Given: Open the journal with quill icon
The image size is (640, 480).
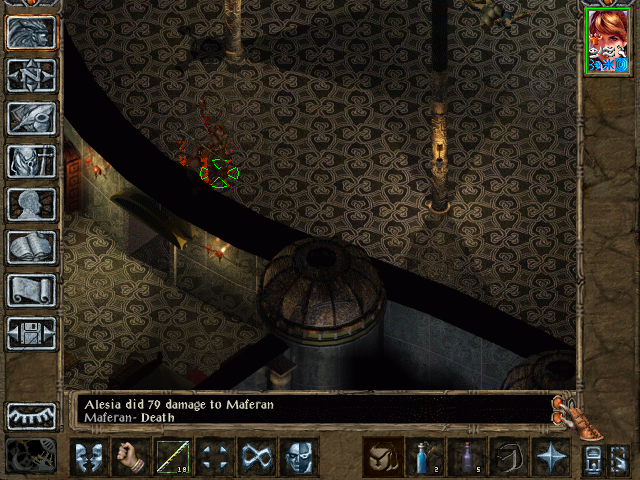Looking at the screenshot, I should pyautogui.click(x=32, y=118).
